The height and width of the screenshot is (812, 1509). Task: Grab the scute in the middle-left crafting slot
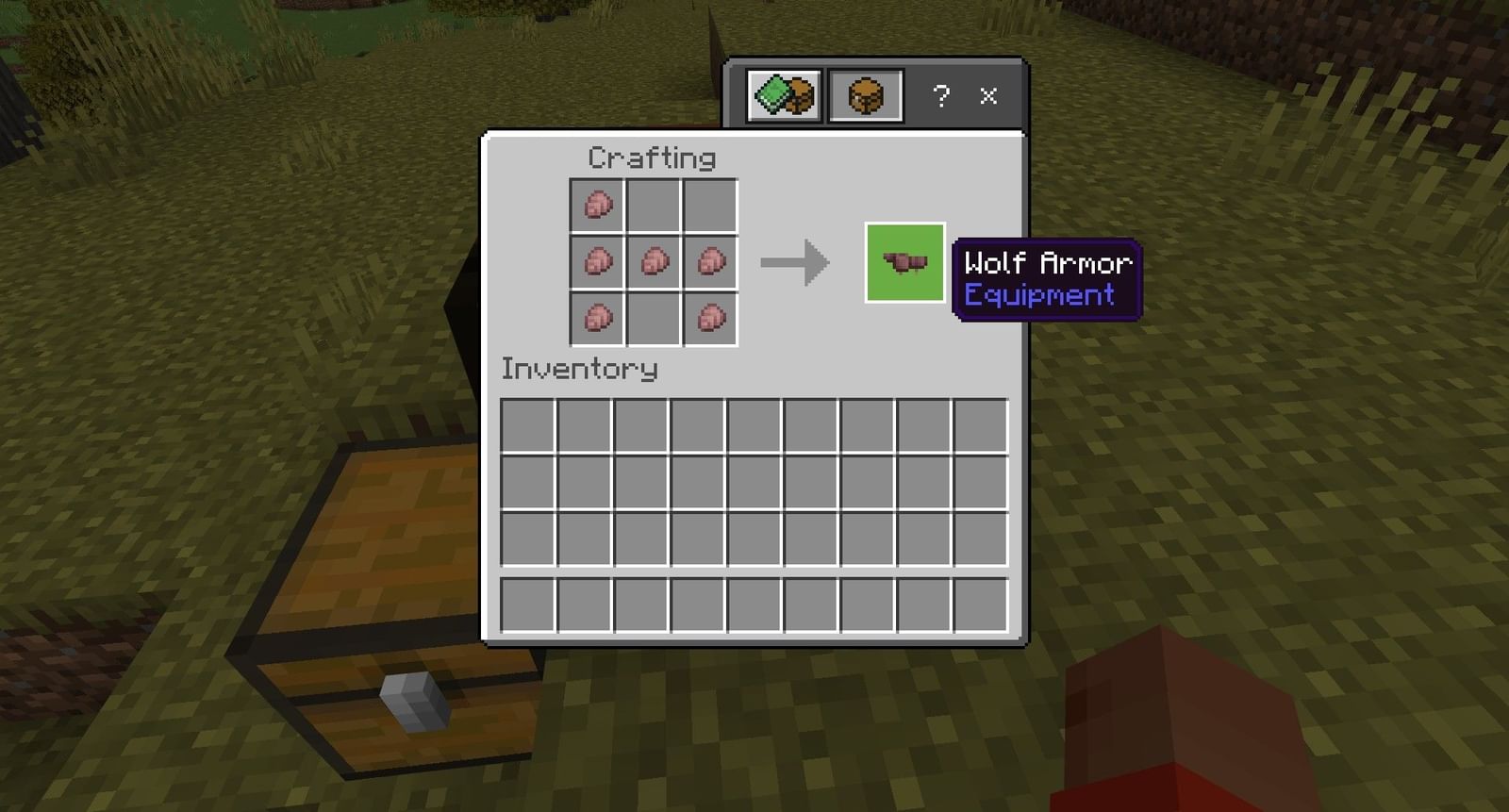pyautogui.click(x=597, y=260)
